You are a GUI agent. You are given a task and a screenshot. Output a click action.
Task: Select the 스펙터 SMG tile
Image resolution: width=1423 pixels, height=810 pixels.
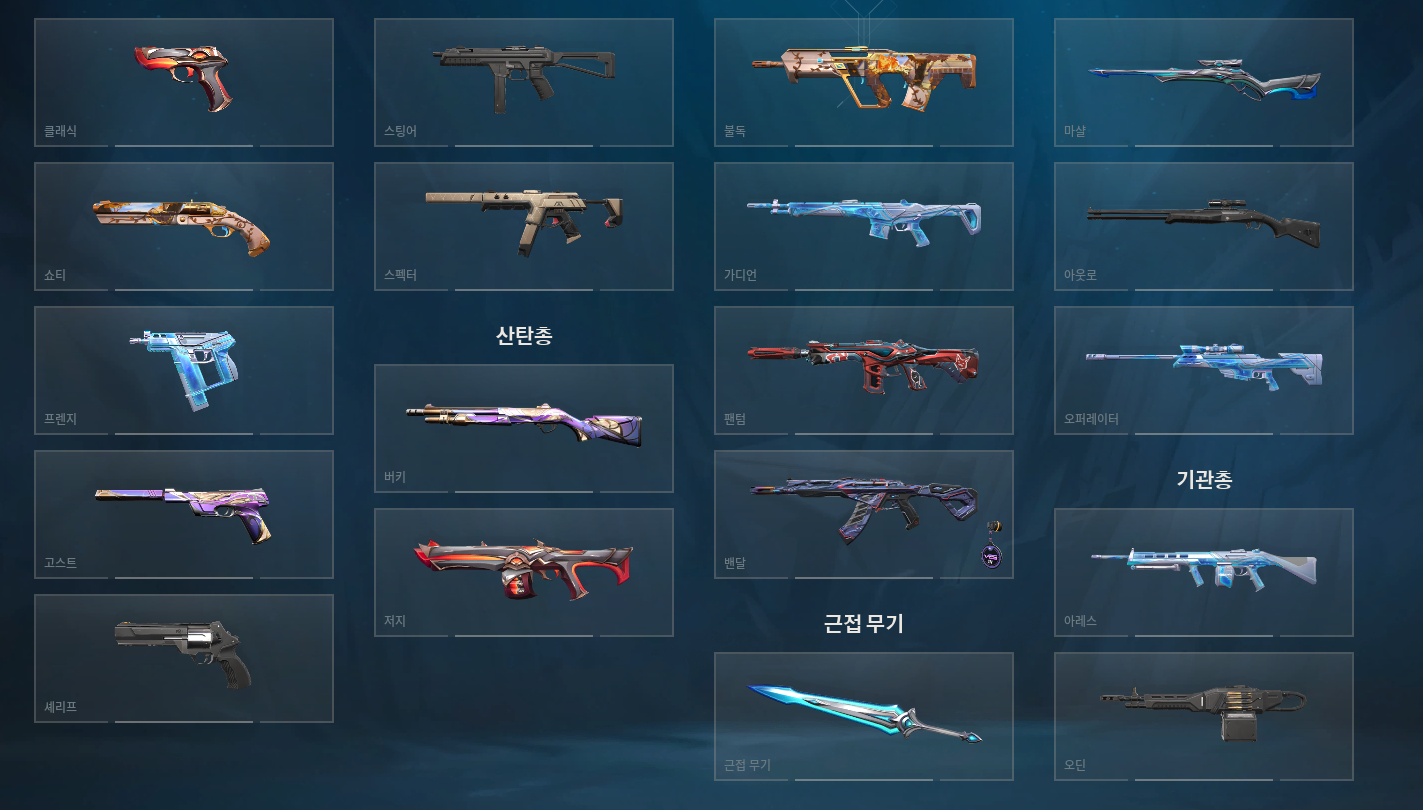tap(524, 226)
